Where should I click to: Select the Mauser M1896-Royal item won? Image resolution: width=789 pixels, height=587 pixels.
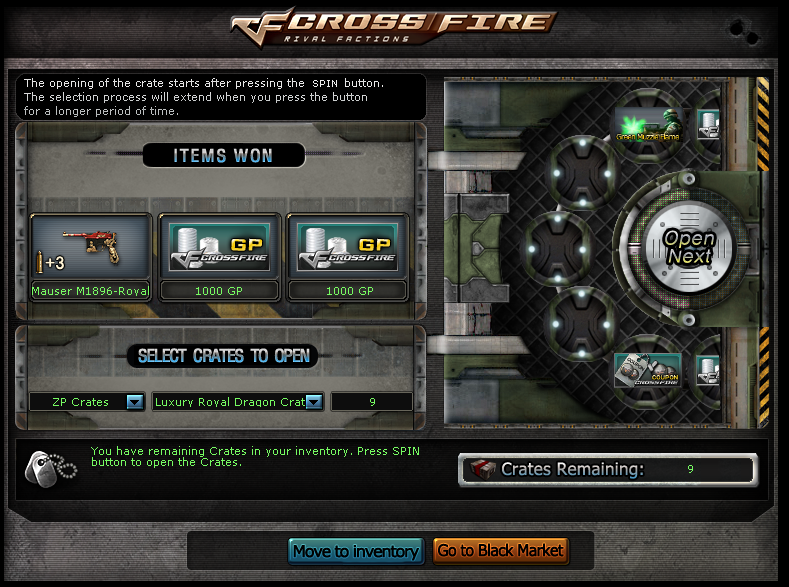[91, 257]
